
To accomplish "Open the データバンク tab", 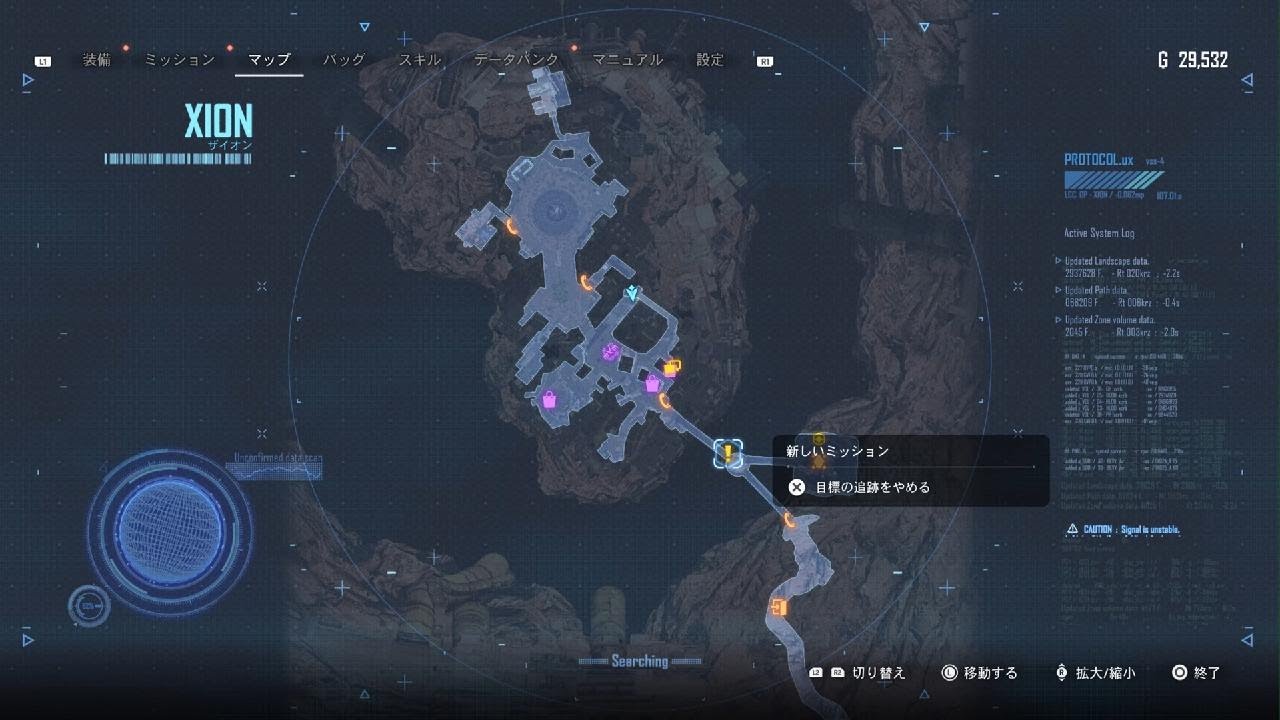I will pos(516,60).
